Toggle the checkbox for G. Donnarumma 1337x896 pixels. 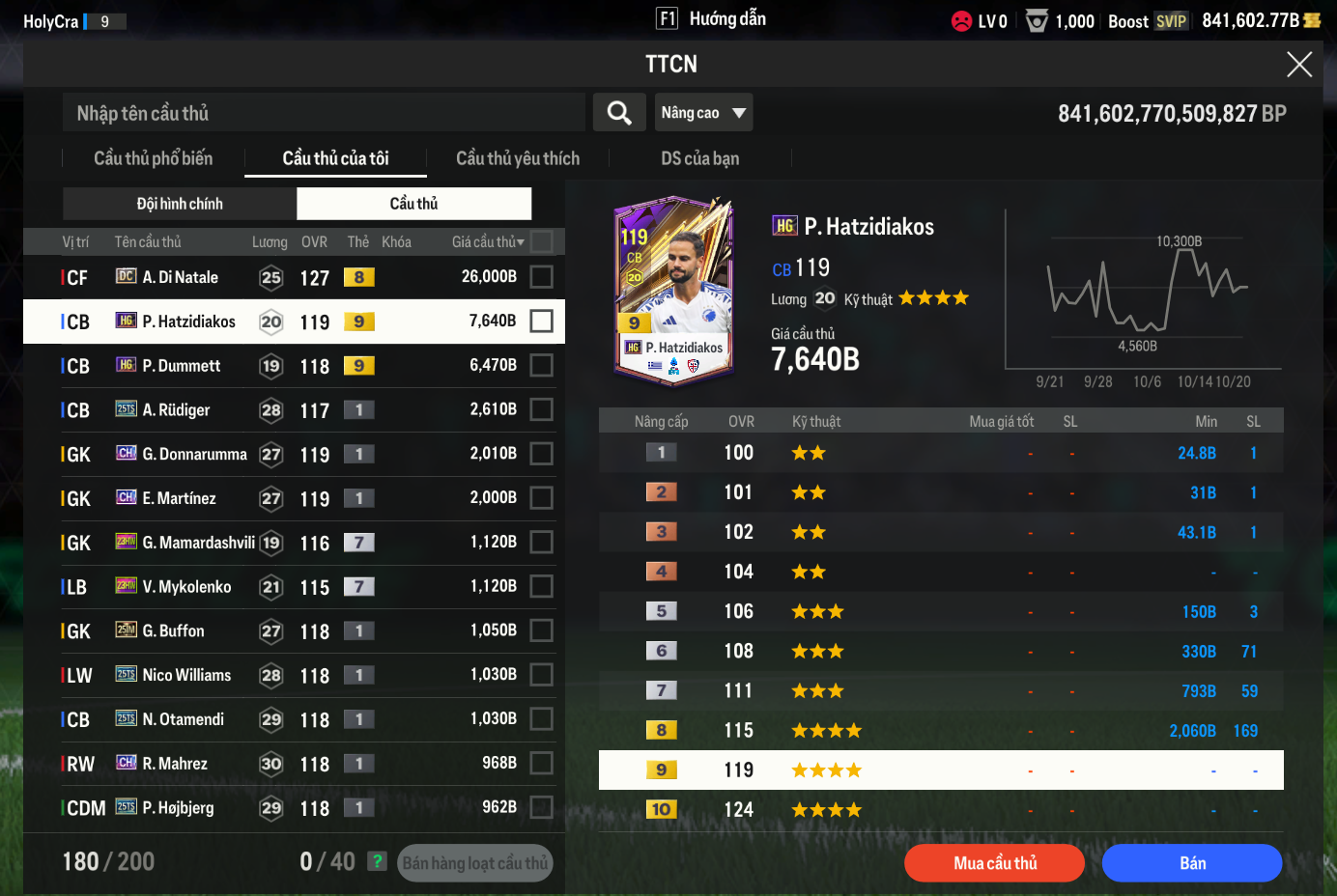coord(542,454)
